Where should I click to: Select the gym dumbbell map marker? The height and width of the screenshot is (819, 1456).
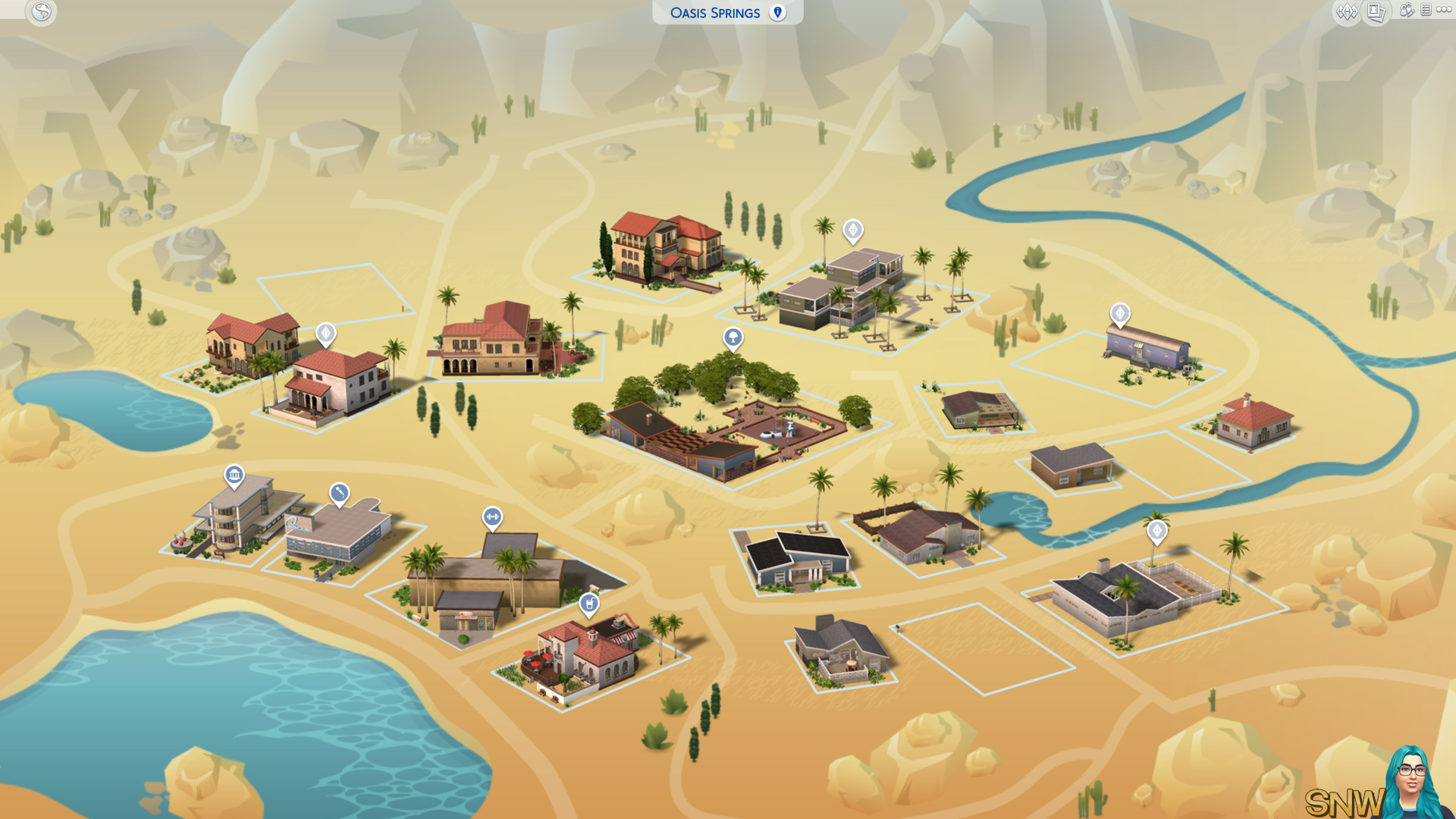click(492, 517)
